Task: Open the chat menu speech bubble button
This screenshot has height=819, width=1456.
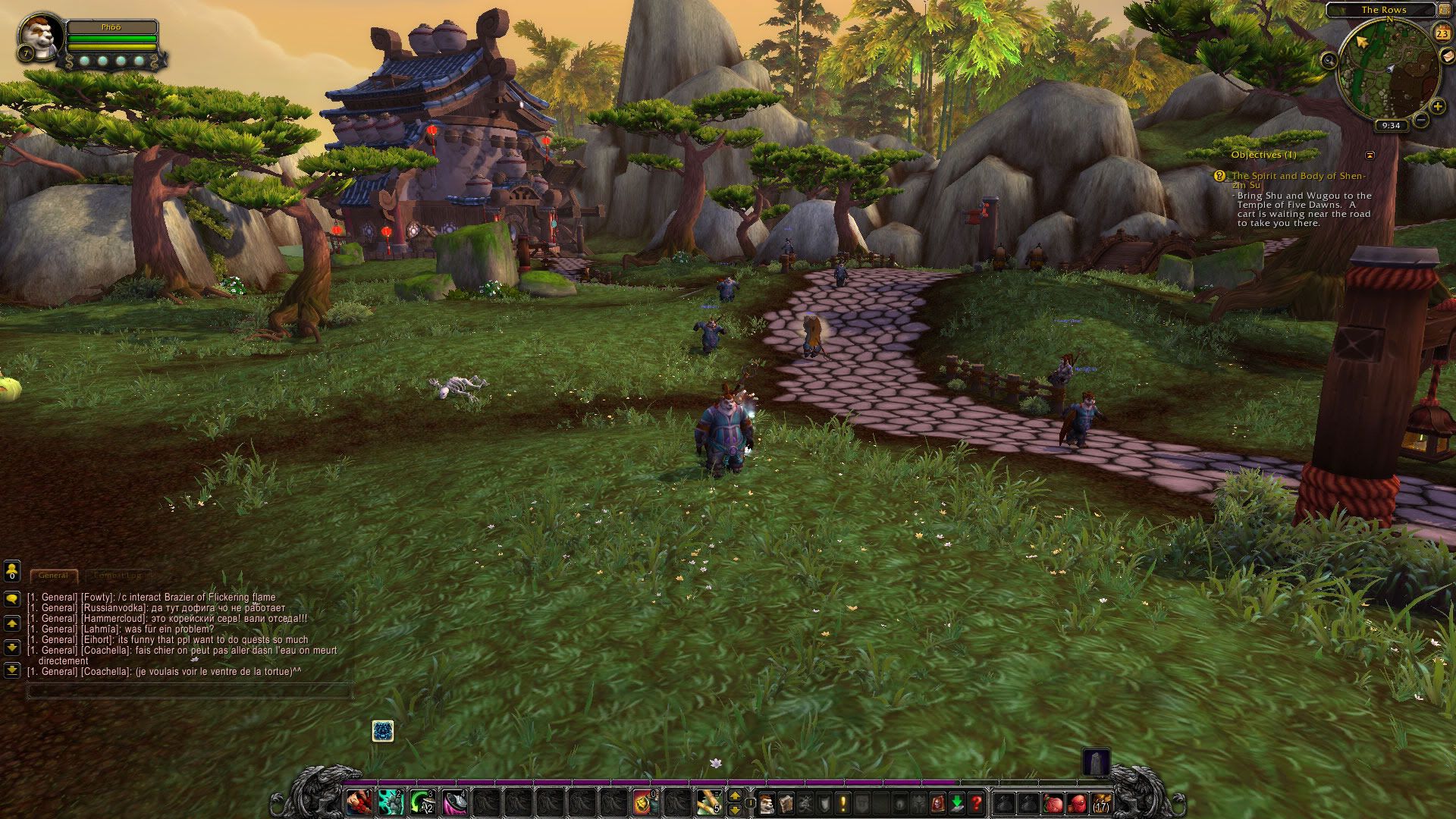Action: (x=11, y=598)
